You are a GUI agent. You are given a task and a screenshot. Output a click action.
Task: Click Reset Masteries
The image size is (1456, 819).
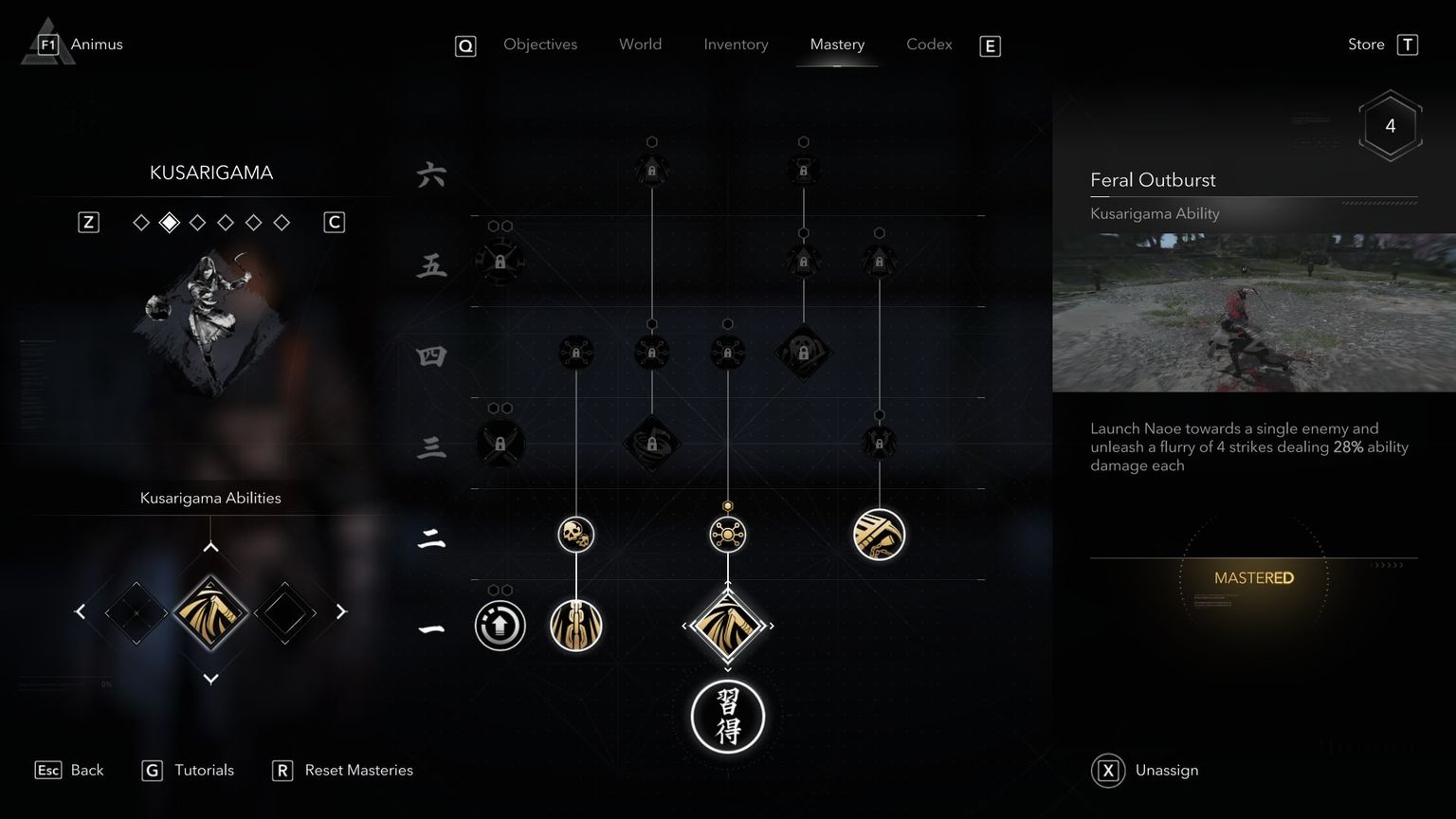[357, 770]
